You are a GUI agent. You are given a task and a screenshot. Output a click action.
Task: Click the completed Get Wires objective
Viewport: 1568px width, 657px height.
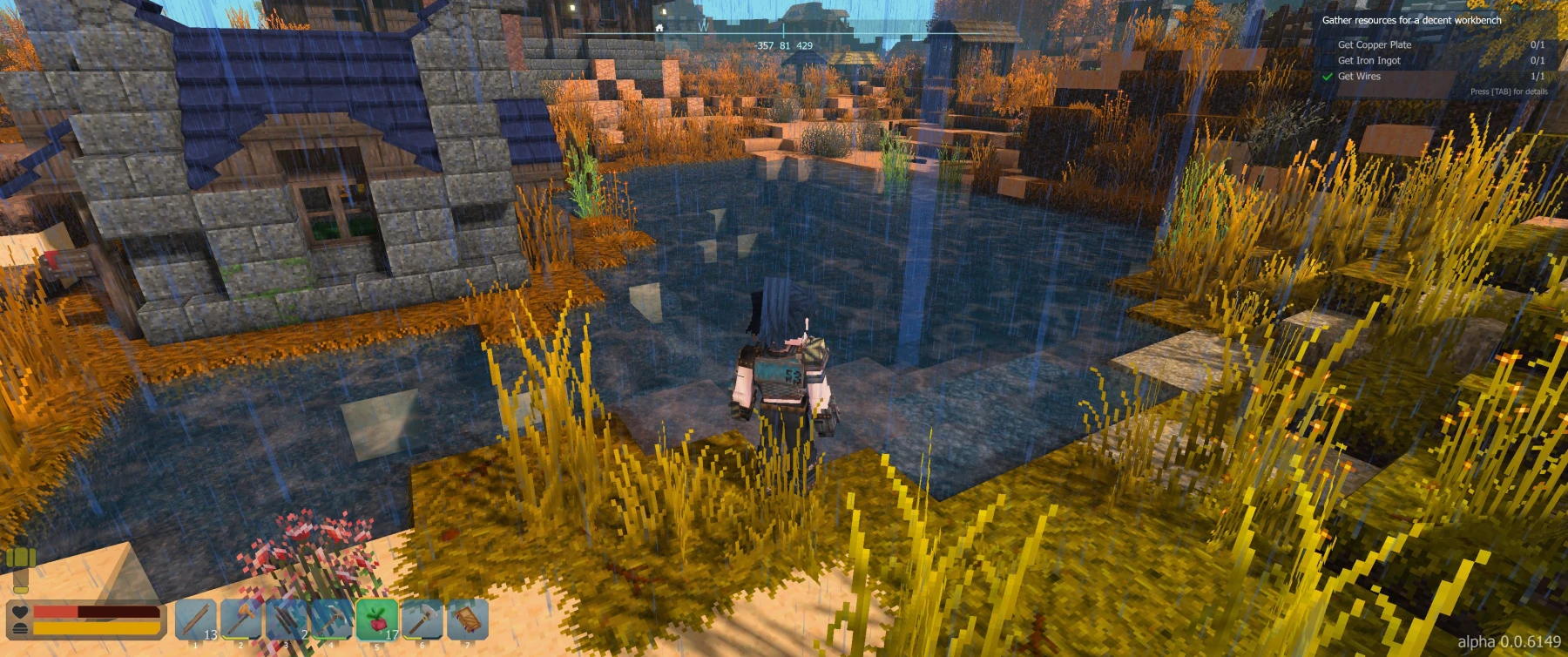click(1359, 76)
